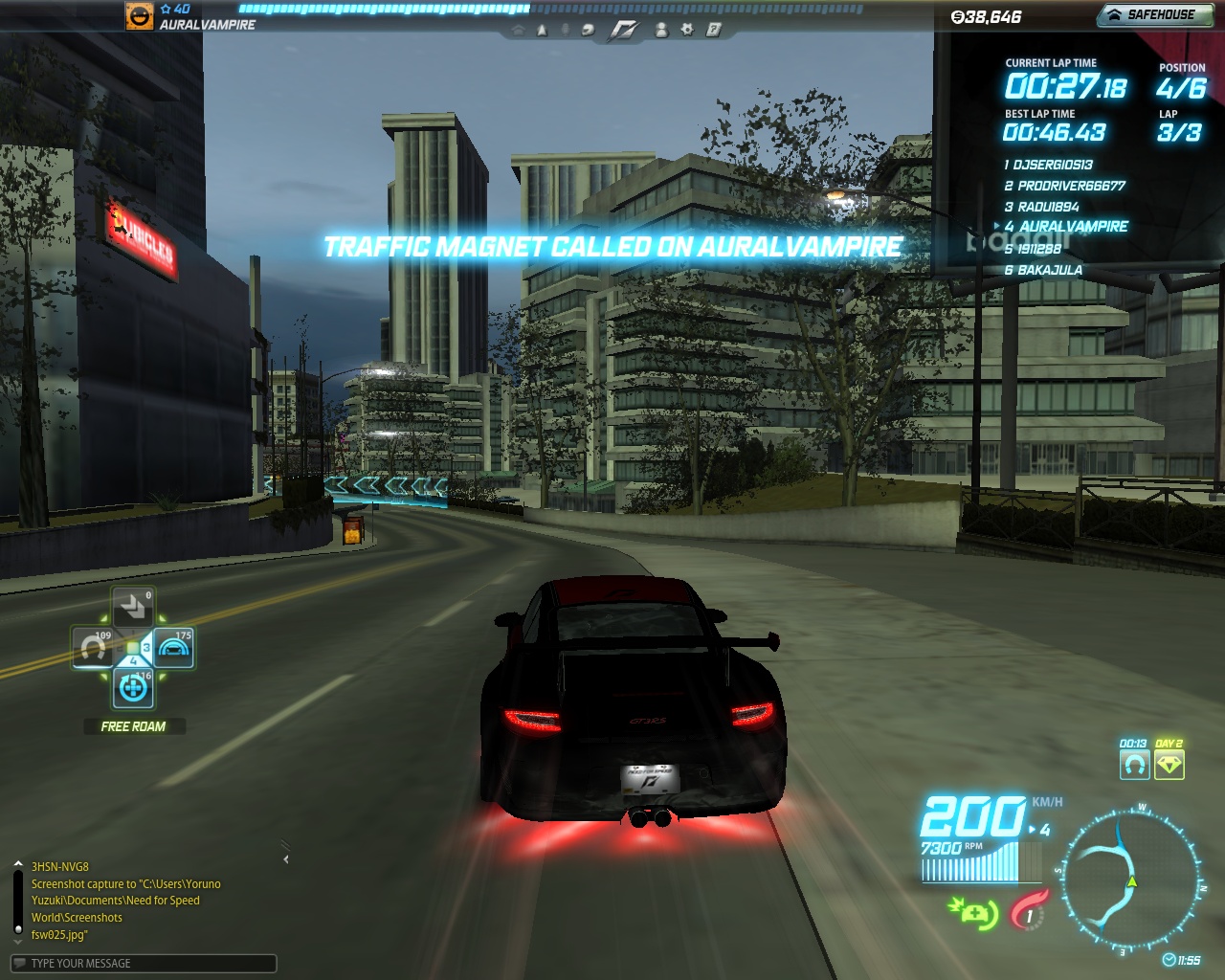Click the yellow diamond Day 2 icon
This screenshot has height=980, width=1225.
click(1169, 764)
